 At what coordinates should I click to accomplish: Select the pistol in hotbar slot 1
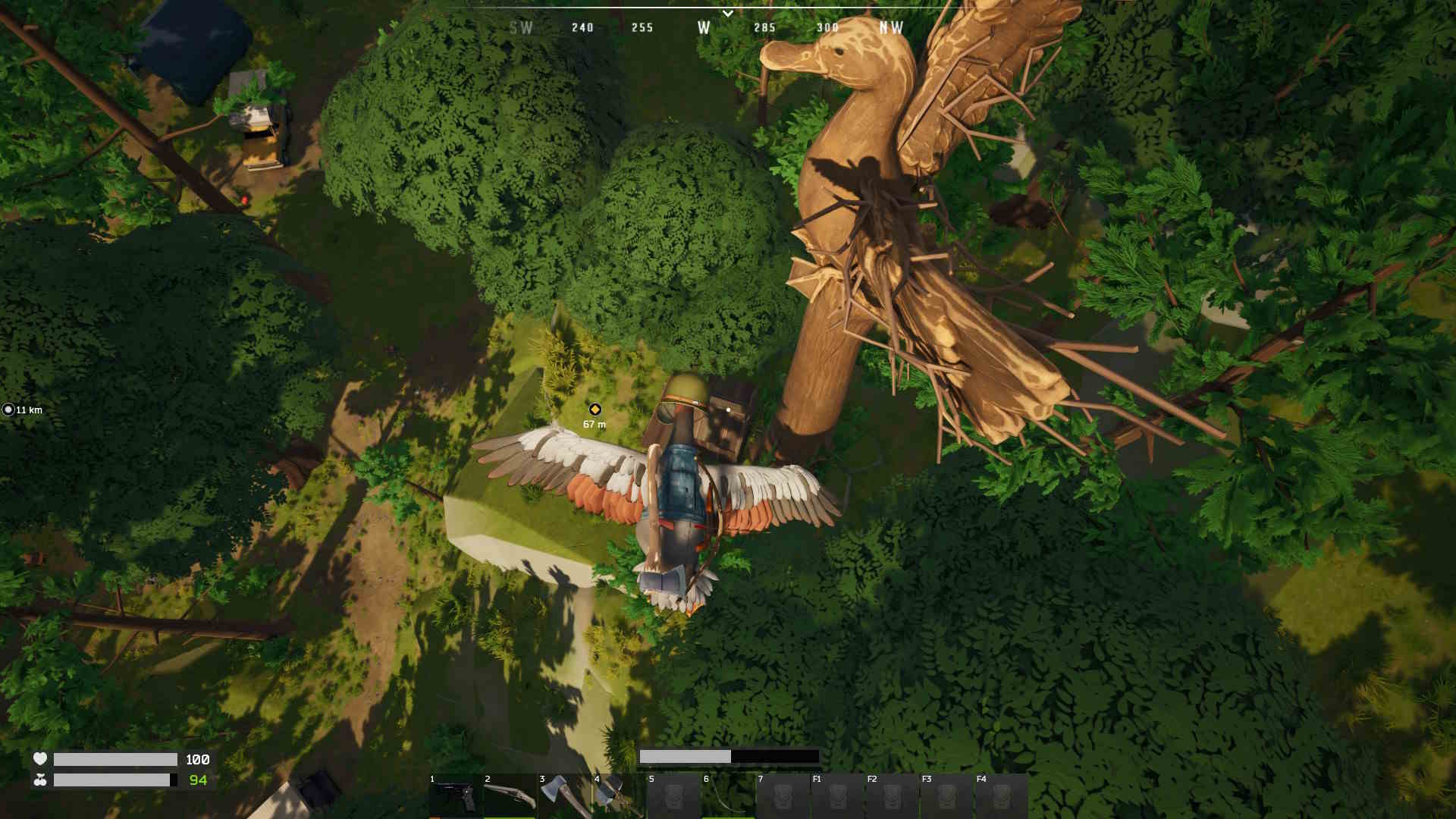pos(455,796)
